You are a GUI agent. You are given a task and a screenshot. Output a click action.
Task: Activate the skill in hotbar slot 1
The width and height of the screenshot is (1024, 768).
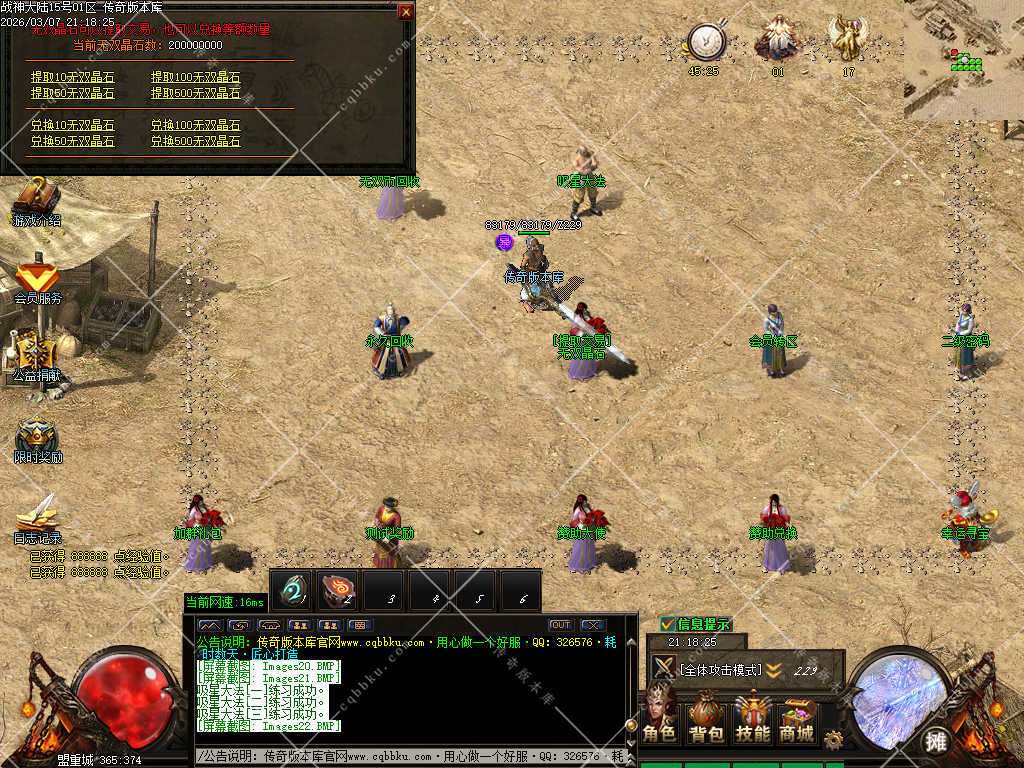[292, 591]
